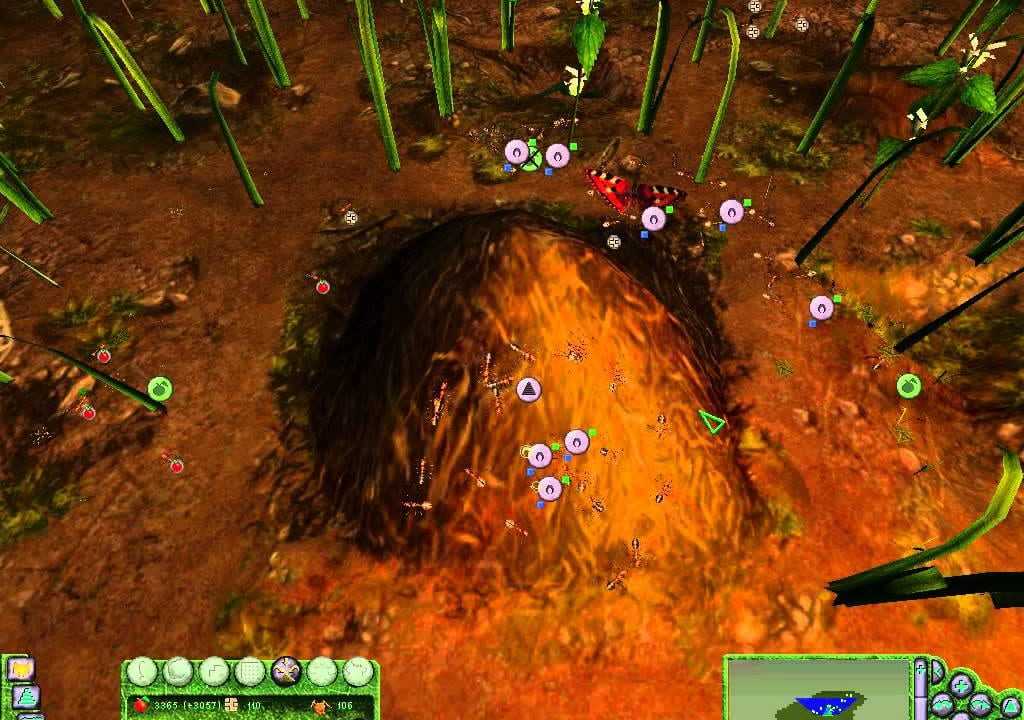Viewport: 1024px width, 720px height.
Task: Click the vertical slider beside the minimap
Action: click(x=921, y=688)
